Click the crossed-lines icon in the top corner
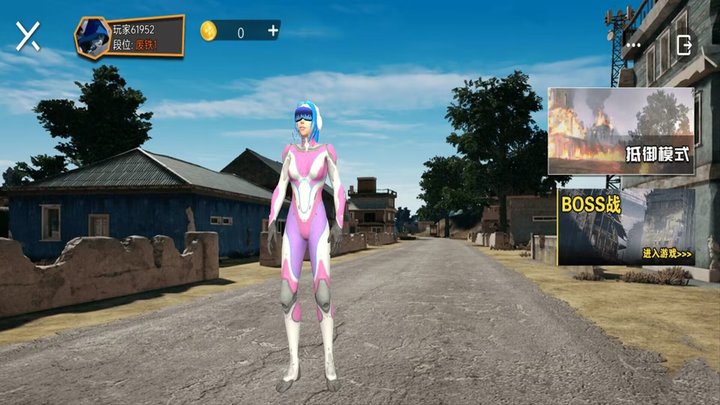The image size is (720, 405). pyautogui.click(x=28, y=37)
